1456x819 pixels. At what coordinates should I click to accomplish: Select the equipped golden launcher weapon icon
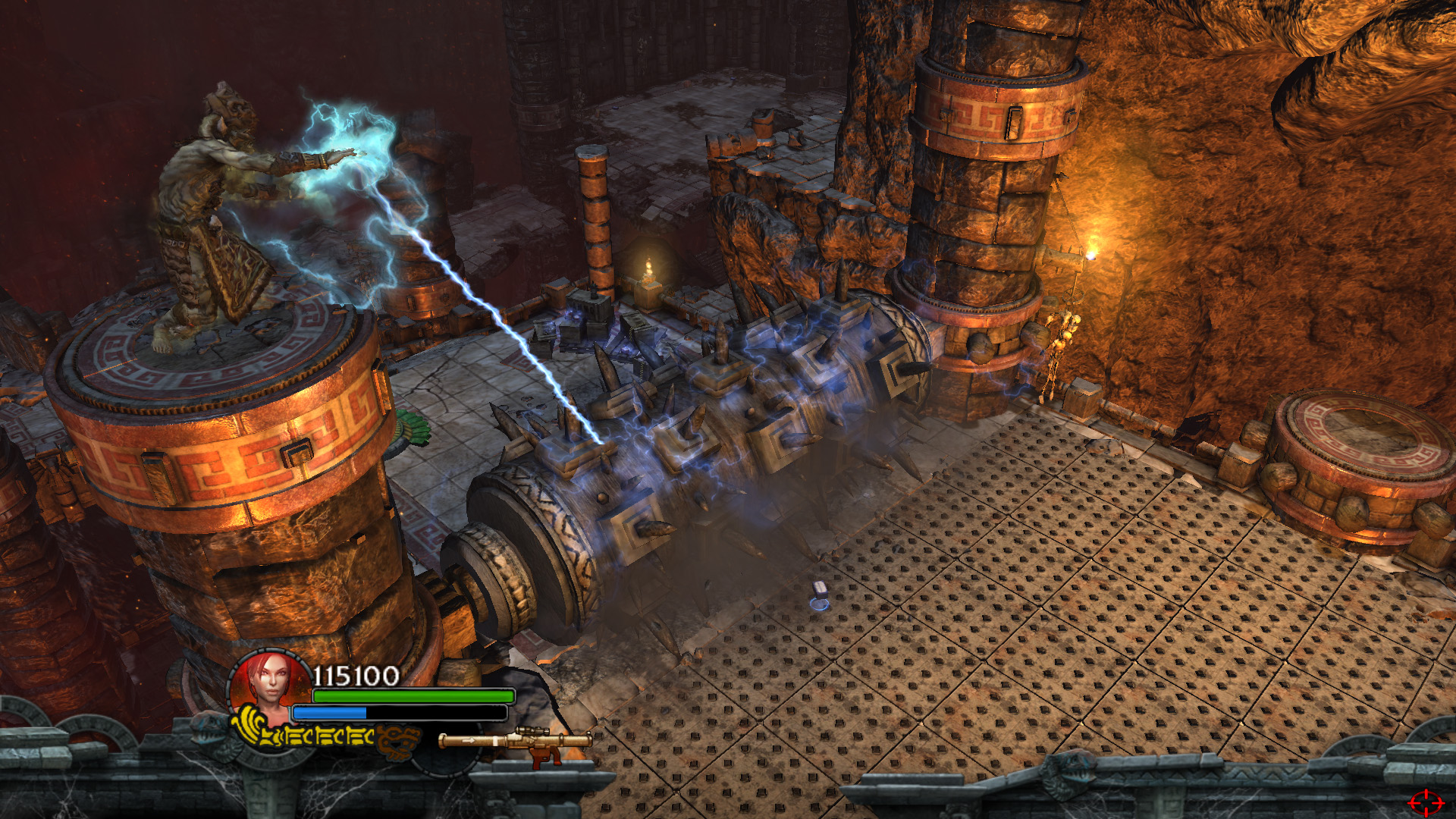(x=516, y=742)
